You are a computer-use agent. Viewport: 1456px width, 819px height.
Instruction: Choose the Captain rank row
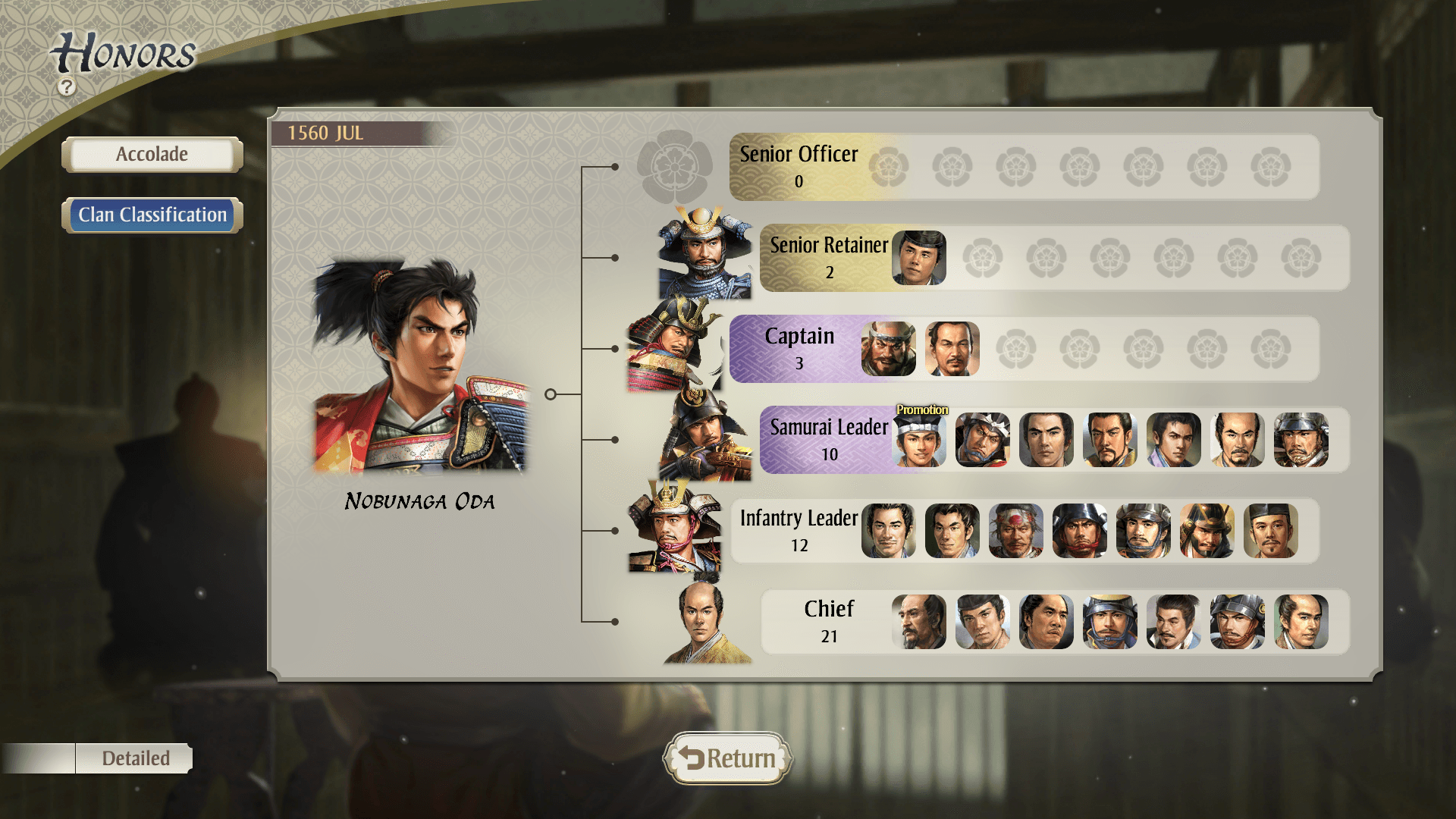point(799,348)
